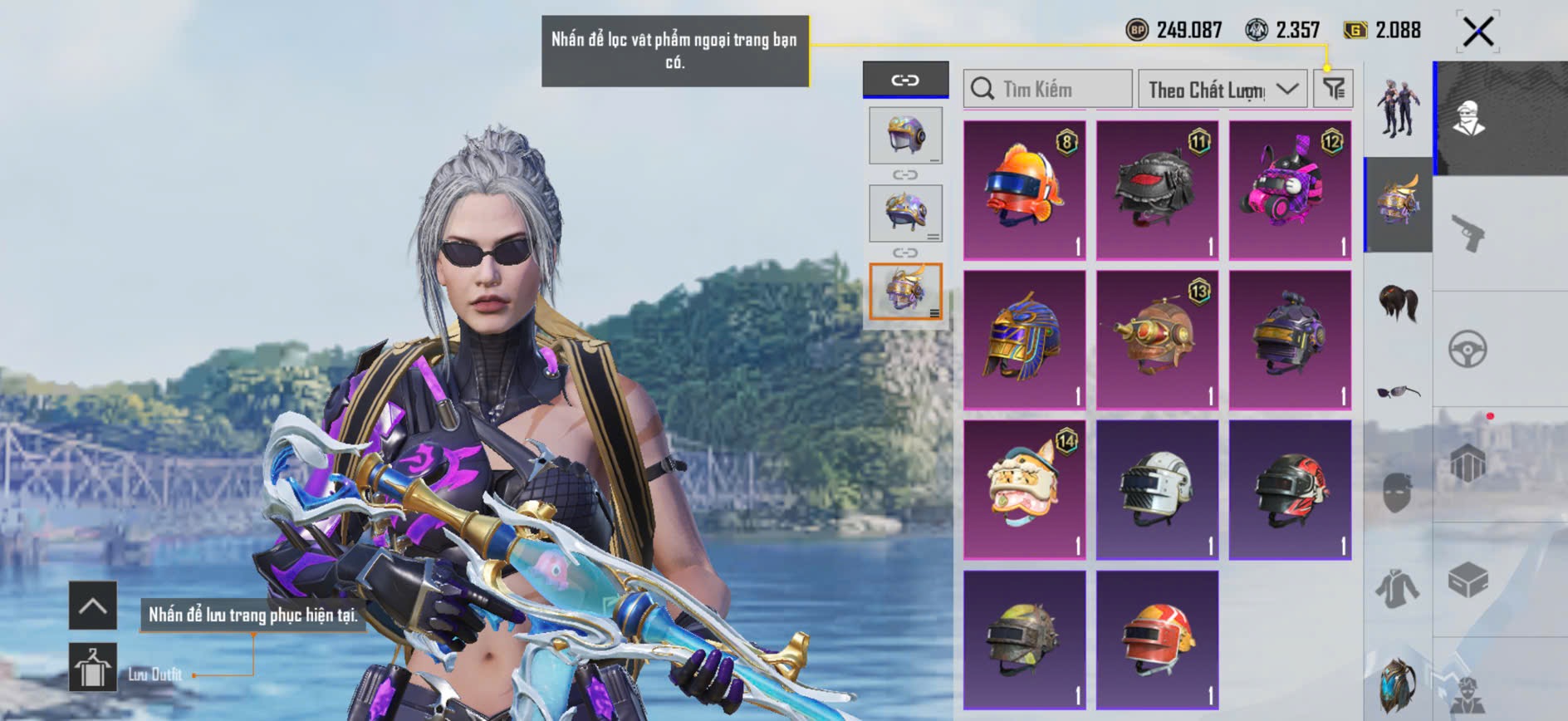Image resolution: width=1568 pixels, height=721 pixels.
Task: Pick the steampunk goggles helmet
Action: coord(1157,339)
